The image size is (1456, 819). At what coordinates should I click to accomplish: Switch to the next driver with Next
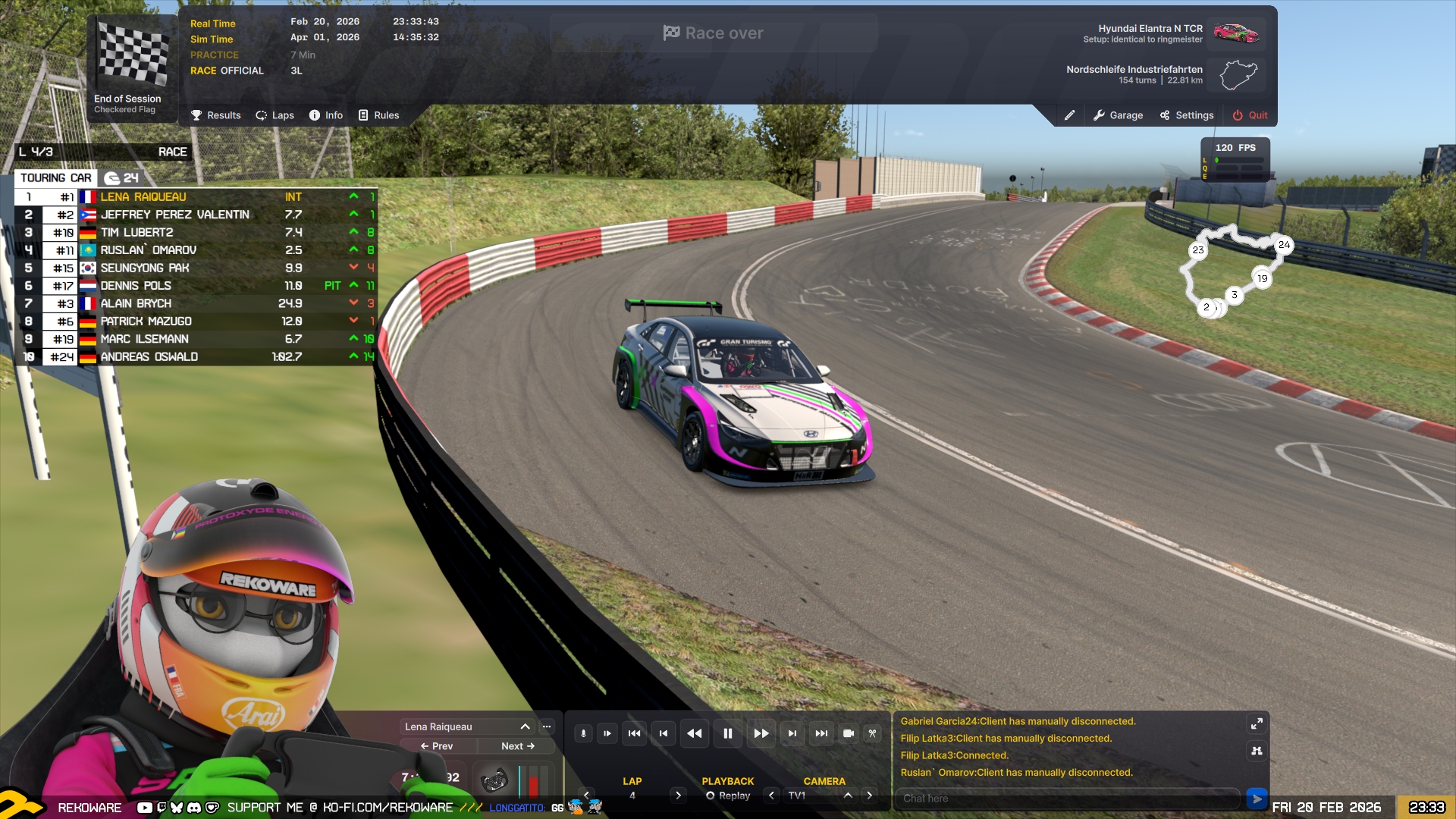pyautogui.click(x=518, y=746)
